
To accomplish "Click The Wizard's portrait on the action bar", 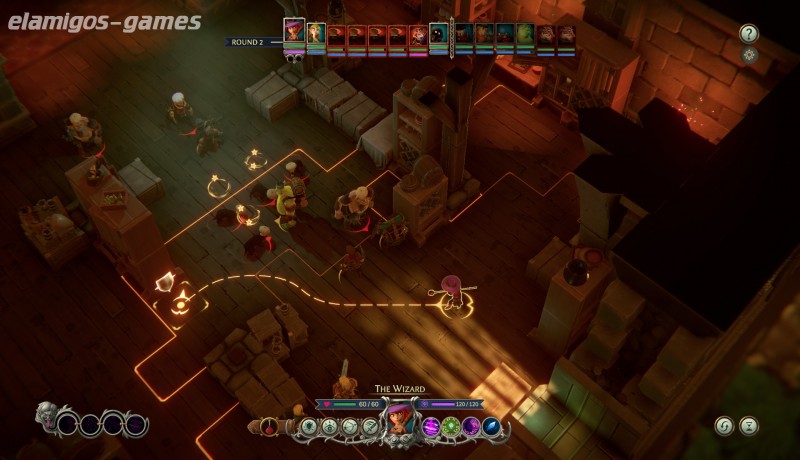I will click(x=400, y=420).
